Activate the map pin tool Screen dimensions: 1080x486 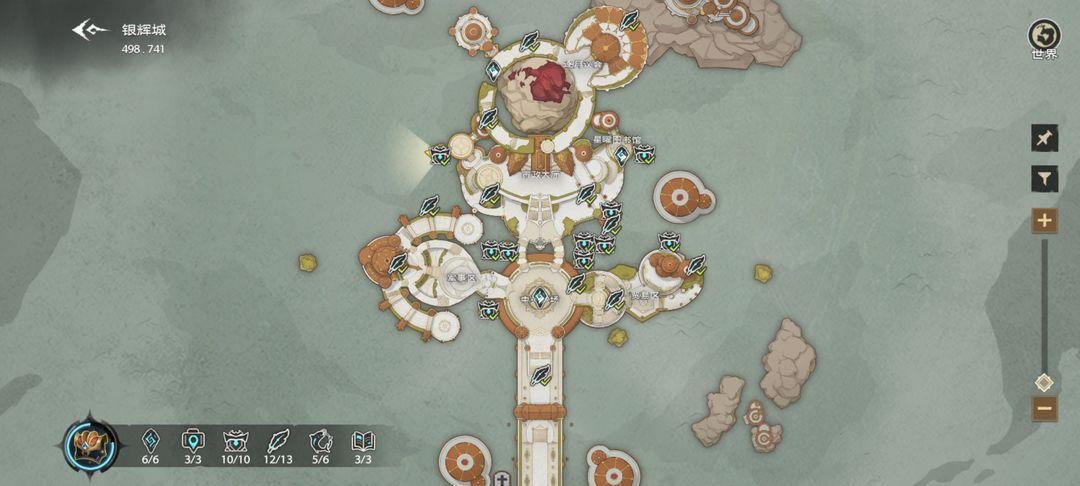click(x=1044, y=138)
